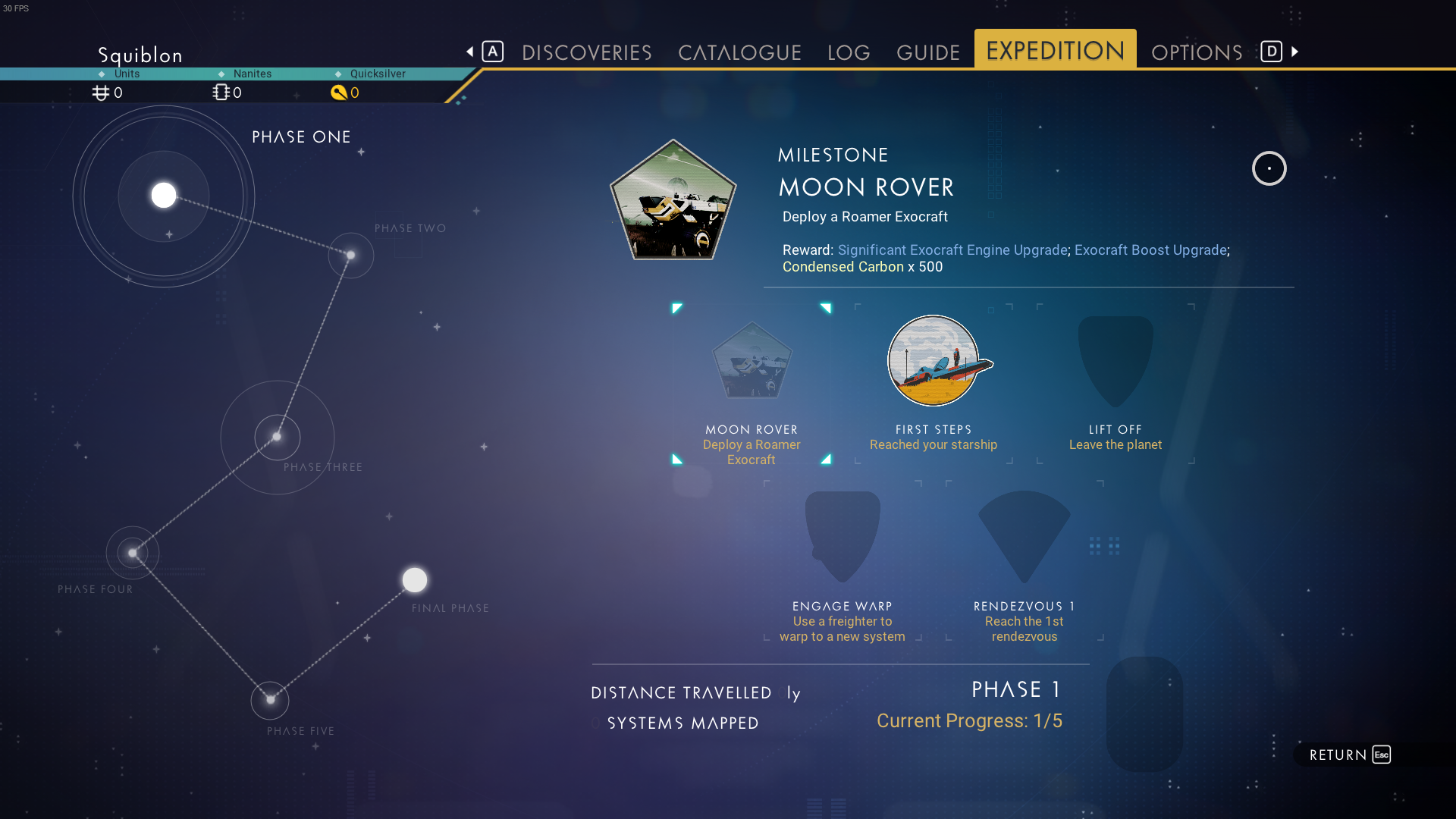The width and height of the screenshot is (1456, 819).
Task: Click the Nanites currency icon
Action: [220, 93]
